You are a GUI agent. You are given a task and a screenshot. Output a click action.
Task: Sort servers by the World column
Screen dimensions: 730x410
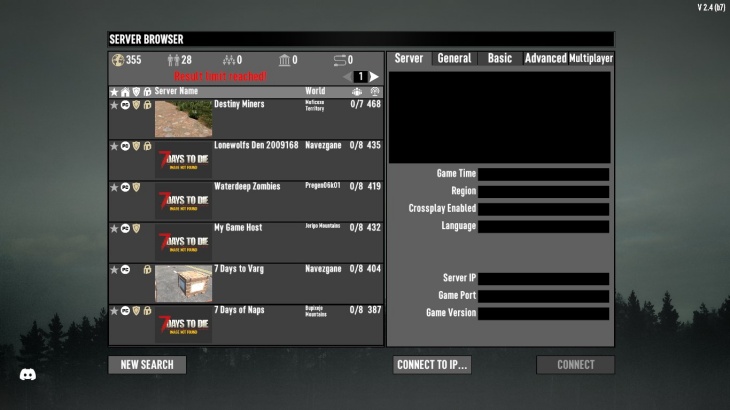click(315, 91)
